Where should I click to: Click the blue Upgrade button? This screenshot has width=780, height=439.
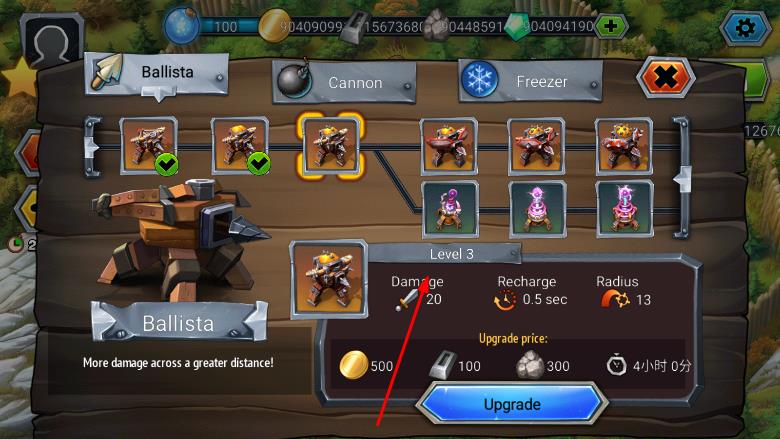512,404
